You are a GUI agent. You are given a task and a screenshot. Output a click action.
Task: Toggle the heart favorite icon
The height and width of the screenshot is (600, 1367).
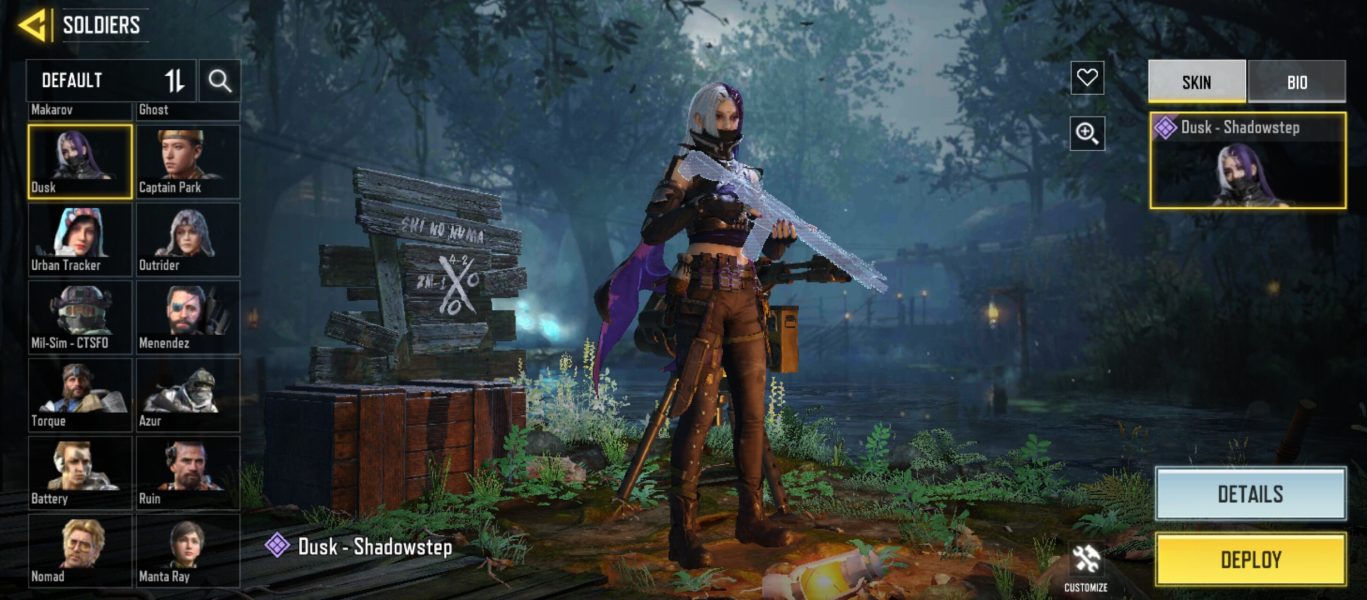tap(1087, 78)
